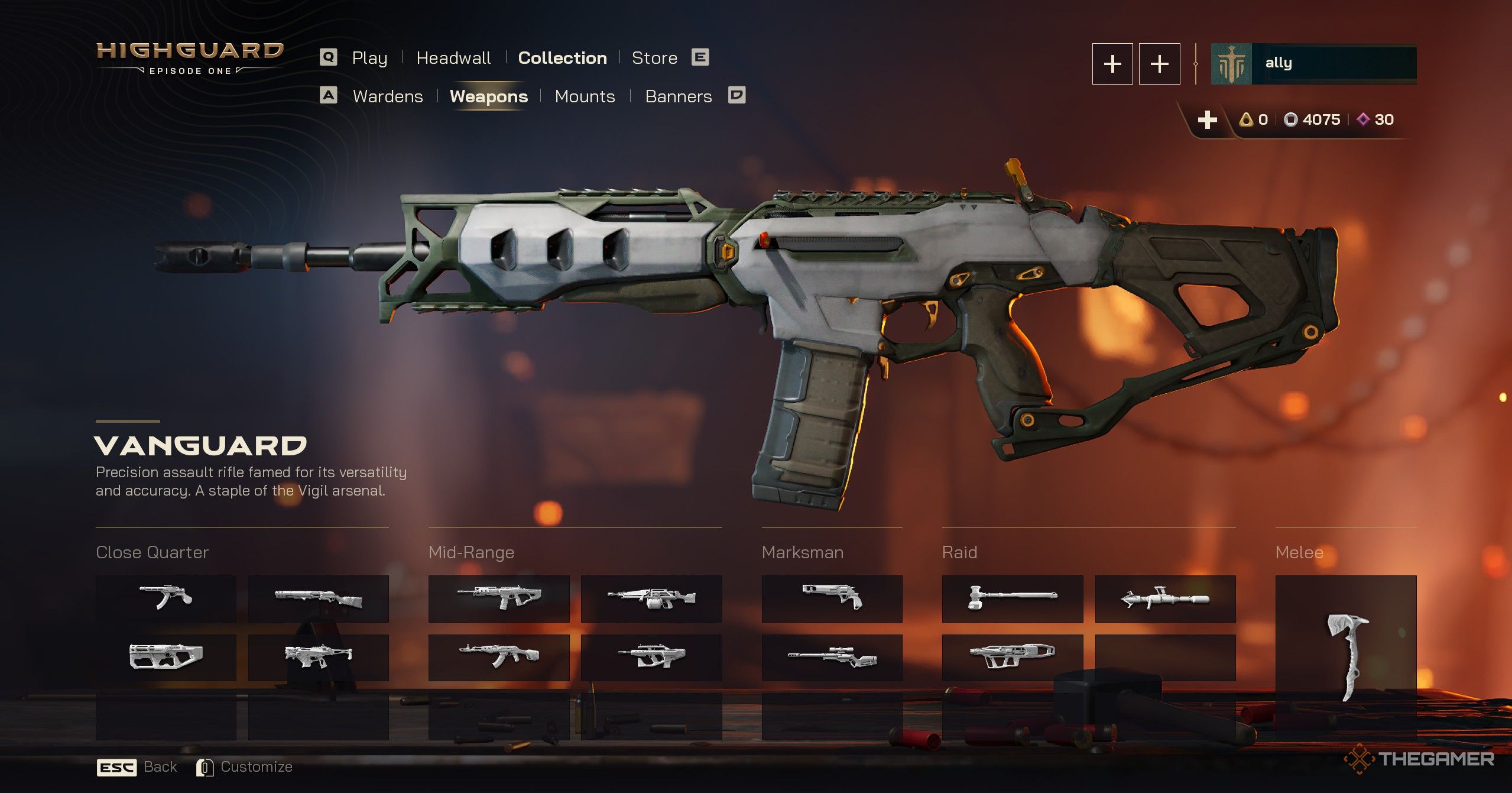Open the Store tab

[x=654, y=58]
